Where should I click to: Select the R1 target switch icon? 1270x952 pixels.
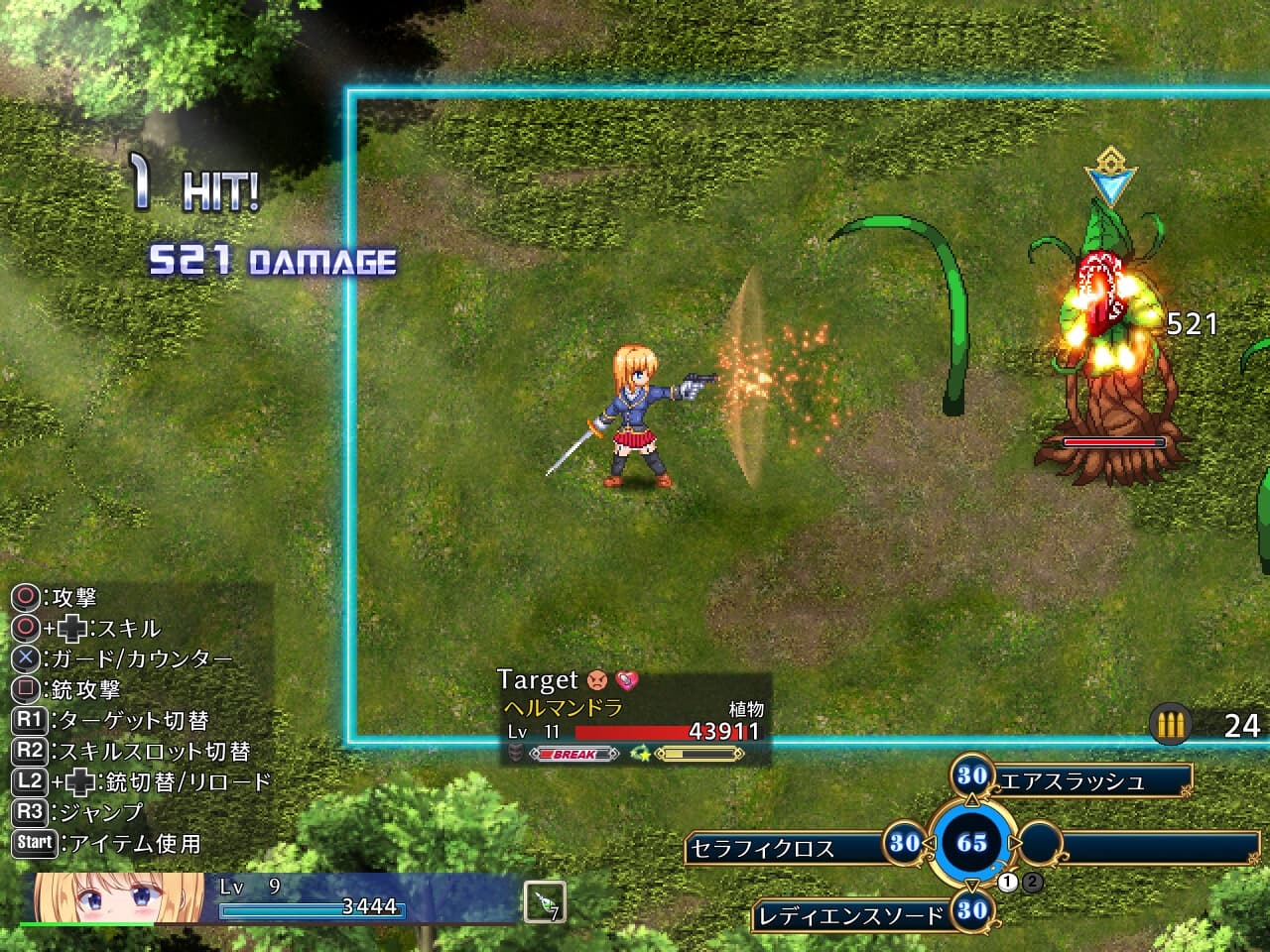[29, 718]
